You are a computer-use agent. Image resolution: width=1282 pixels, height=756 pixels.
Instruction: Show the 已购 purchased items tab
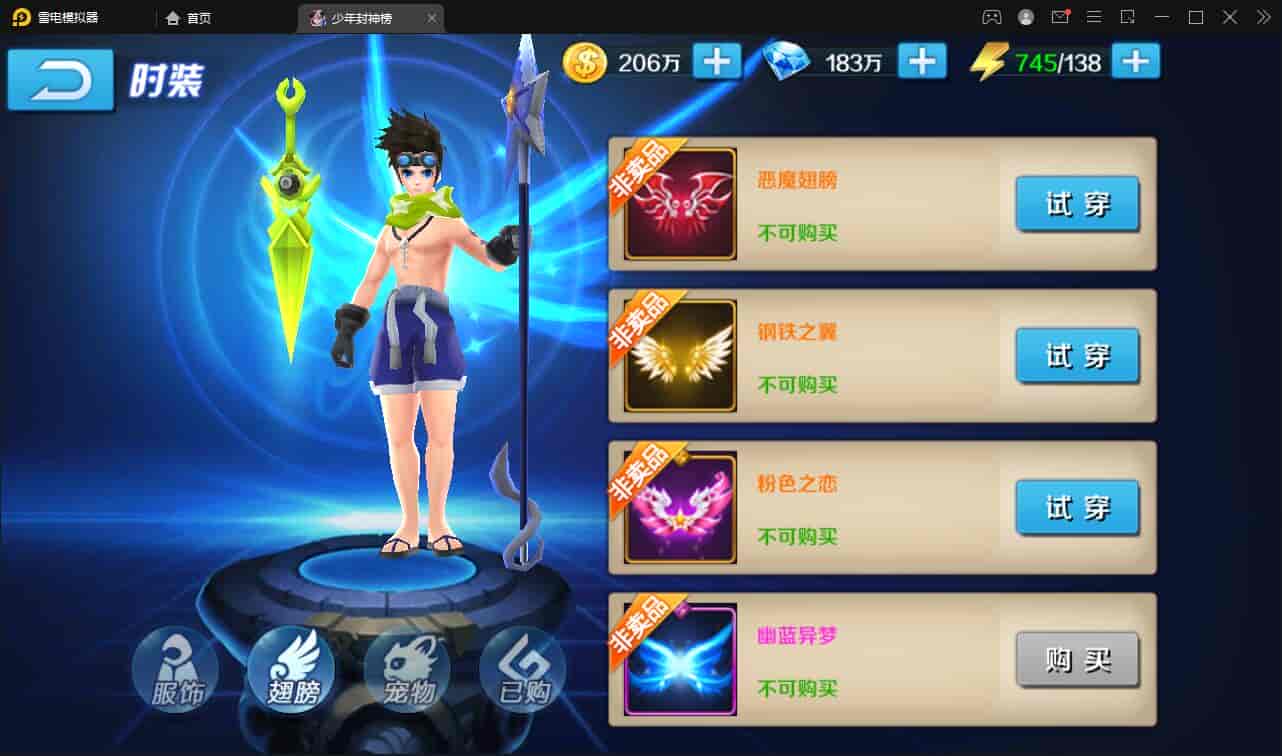point(523,668)
